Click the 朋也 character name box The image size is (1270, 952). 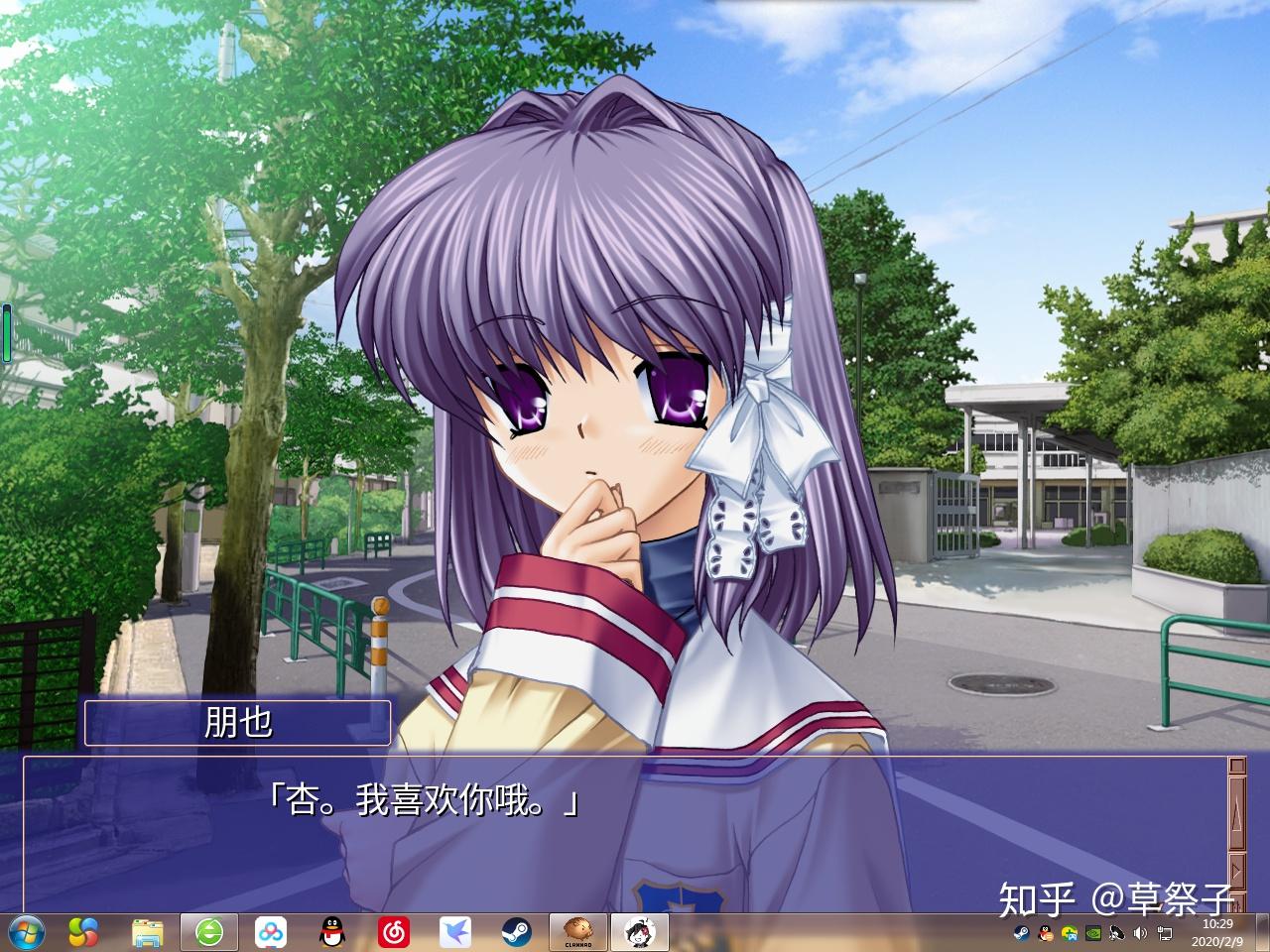238,723
